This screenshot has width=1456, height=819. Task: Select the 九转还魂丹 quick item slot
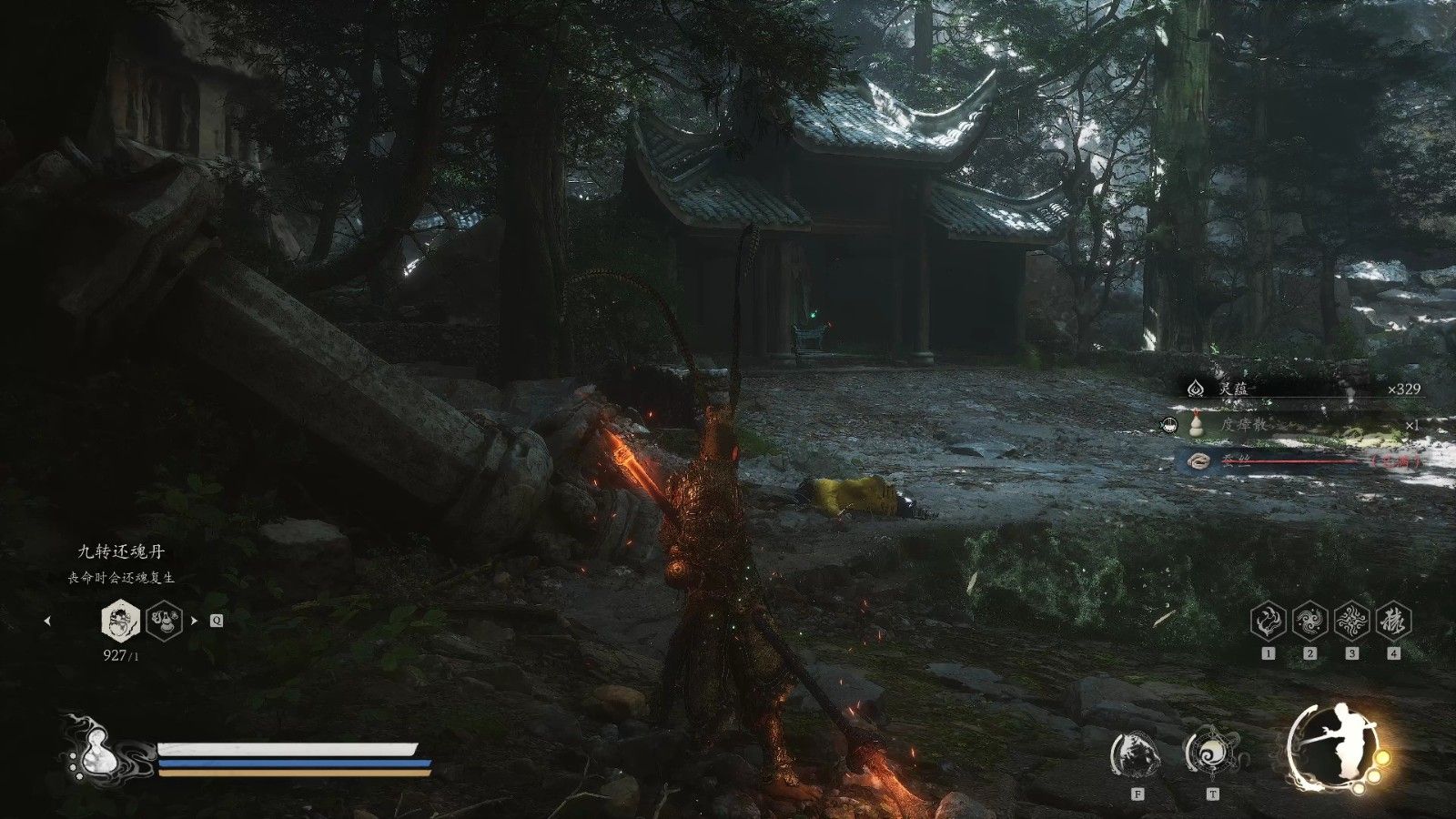118,621
